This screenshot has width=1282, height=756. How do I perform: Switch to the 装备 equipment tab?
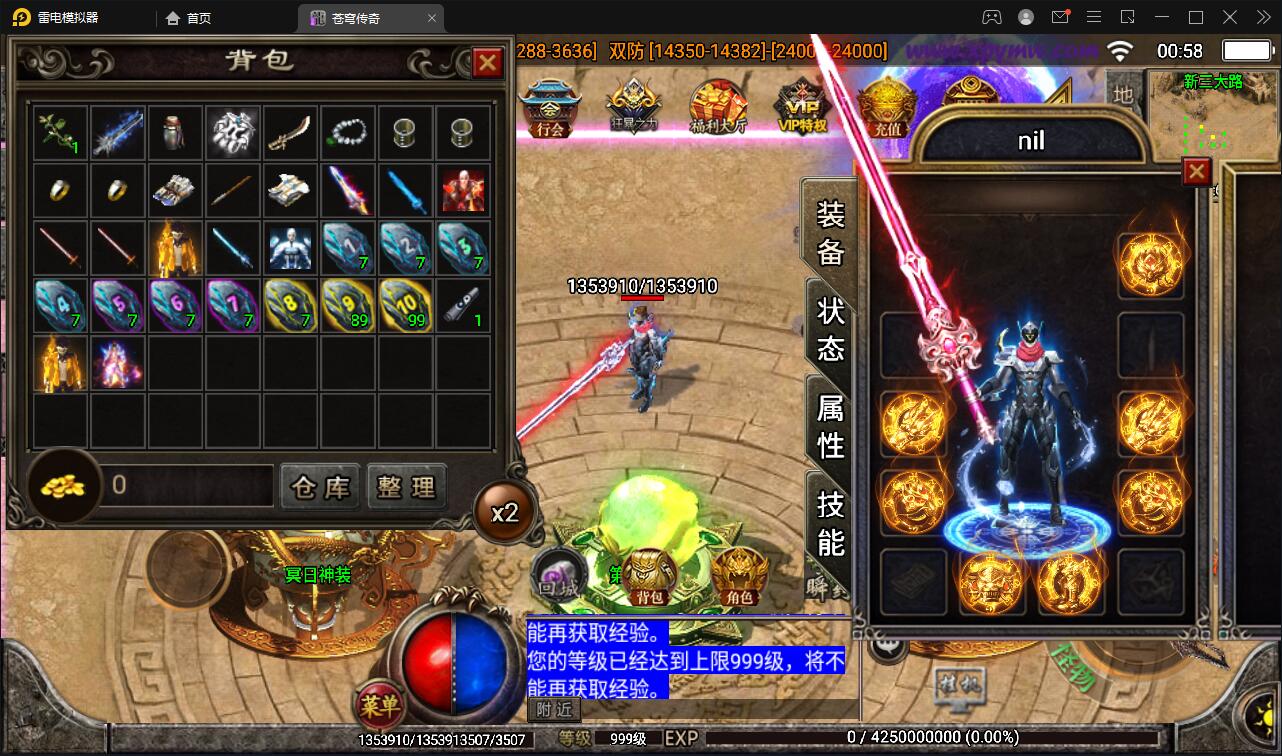[x=830, y=233]
